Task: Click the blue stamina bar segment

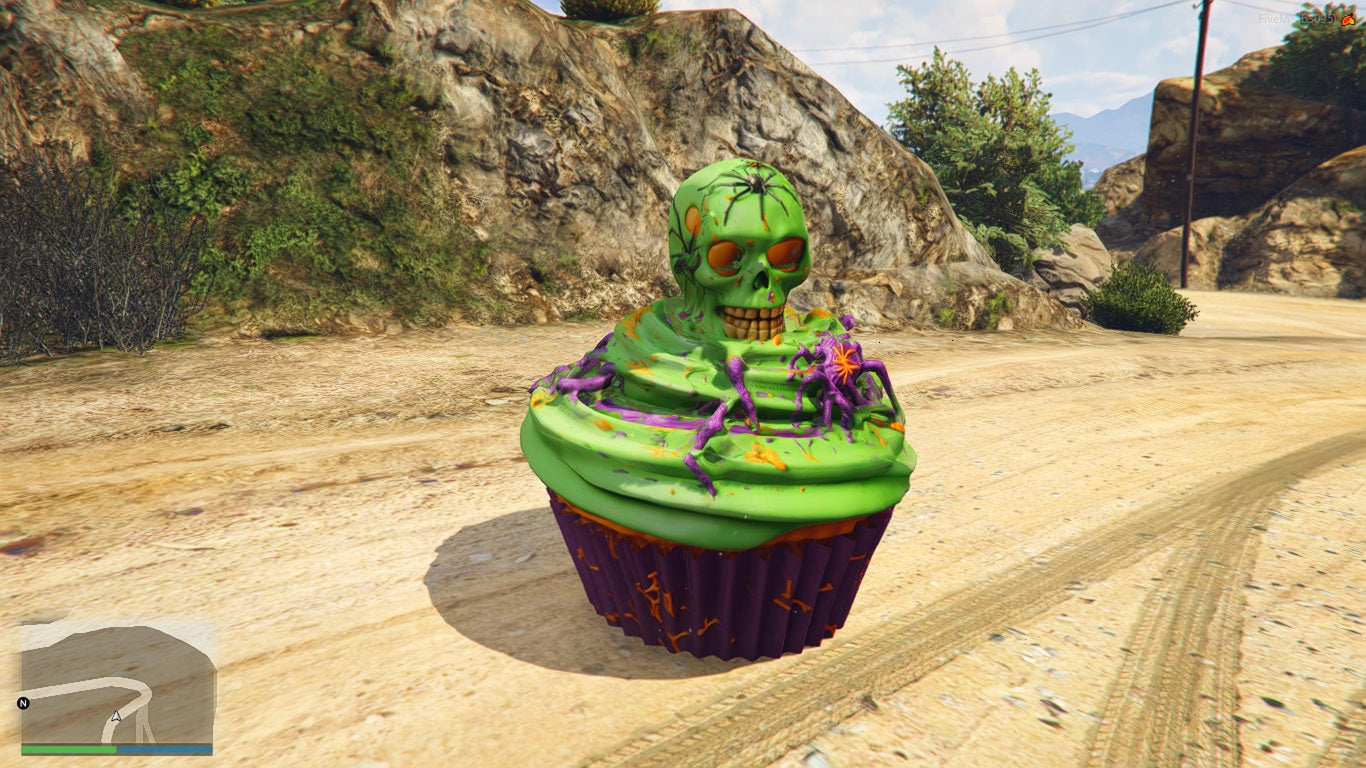Action: pos(165,748)
